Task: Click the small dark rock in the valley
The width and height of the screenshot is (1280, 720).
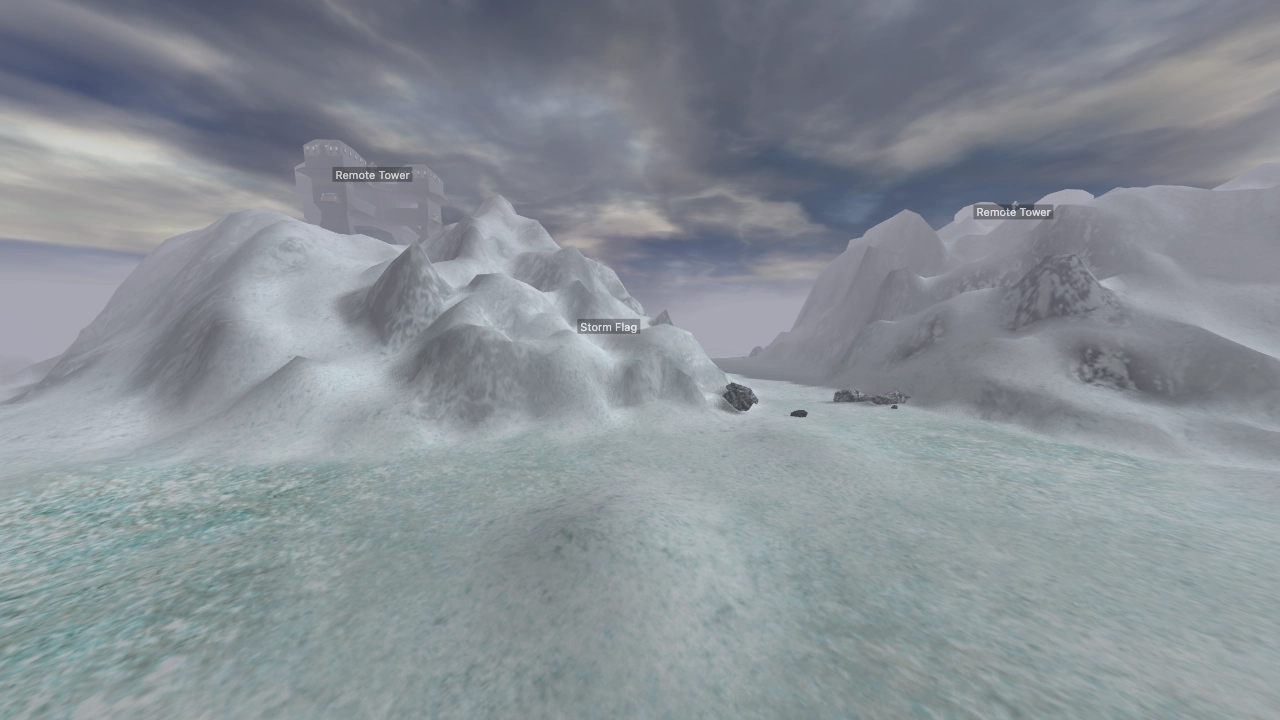Action: (799, 412)
